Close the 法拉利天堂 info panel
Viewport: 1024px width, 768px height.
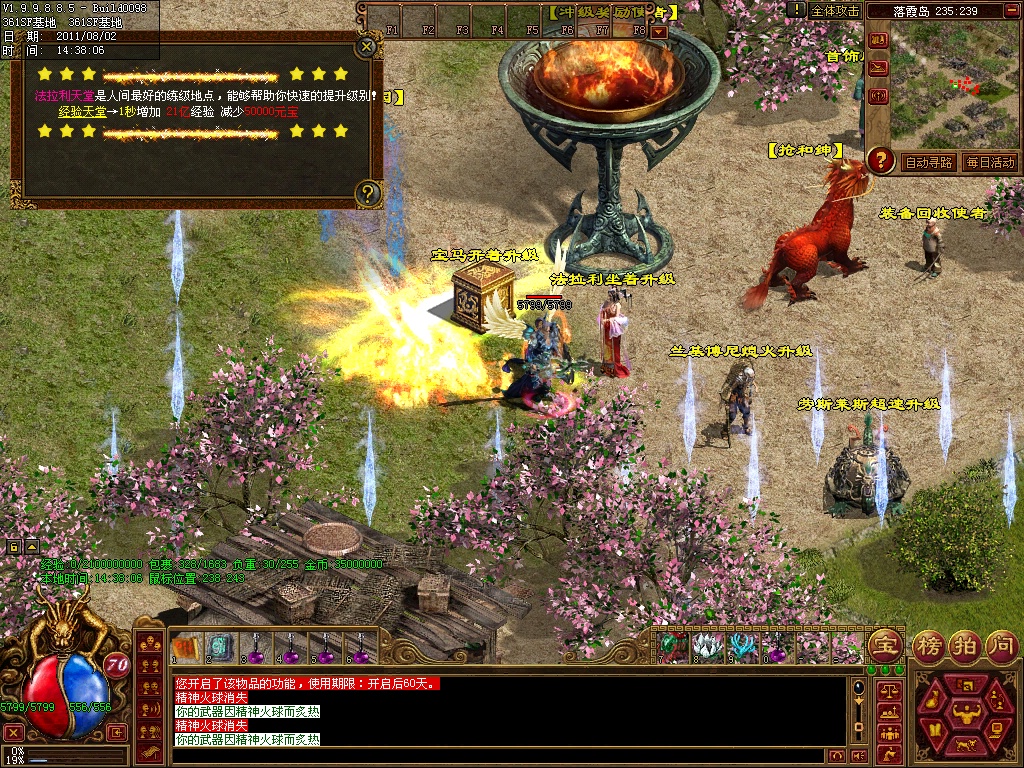[367, 45]
